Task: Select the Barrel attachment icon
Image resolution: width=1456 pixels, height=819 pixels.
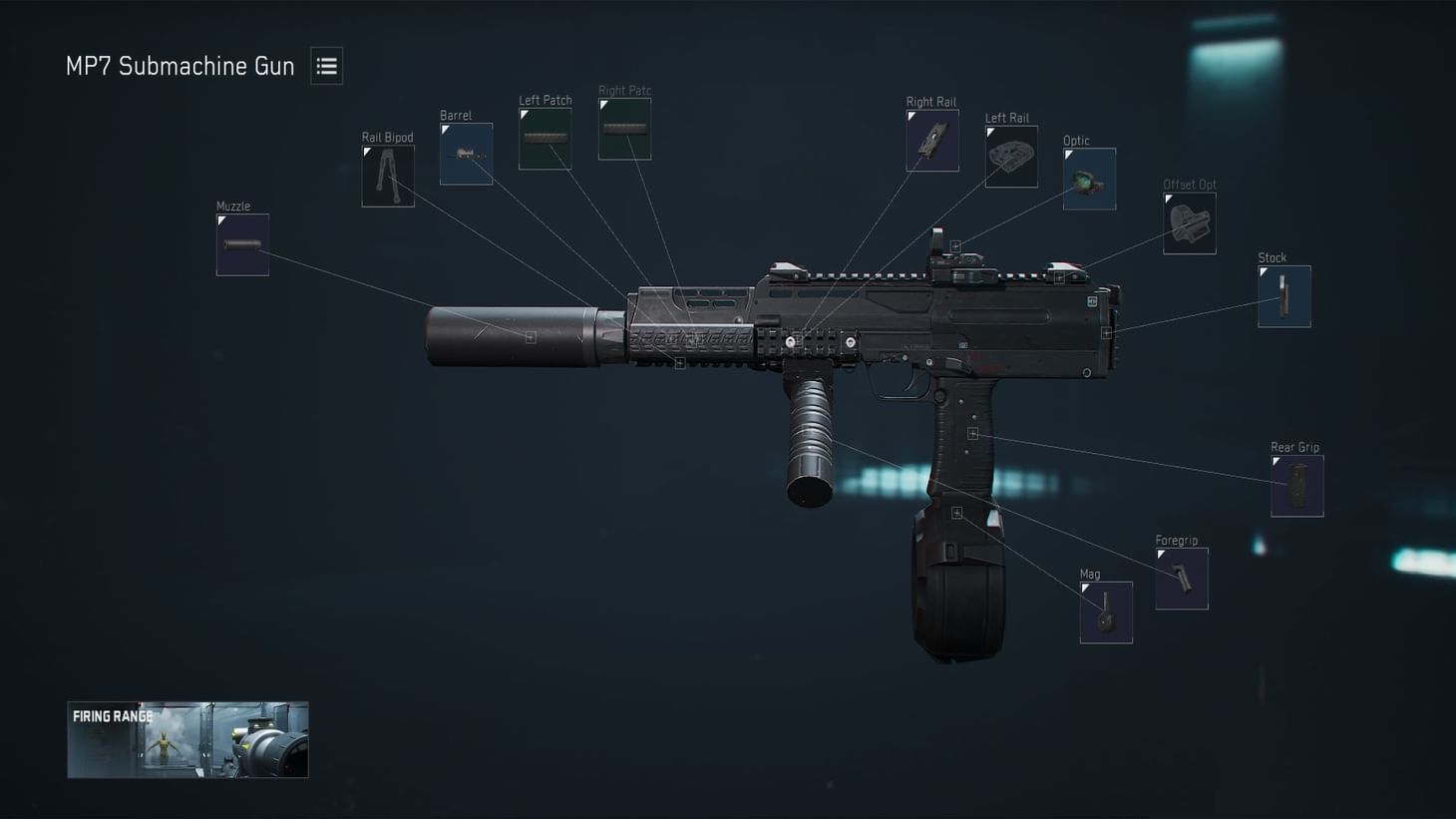Action: point(465,152)
